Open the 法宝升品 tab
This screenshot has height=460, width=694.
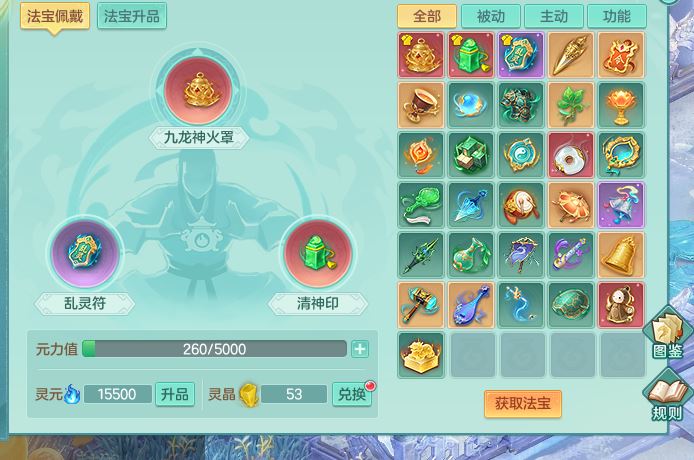(132, 16)
